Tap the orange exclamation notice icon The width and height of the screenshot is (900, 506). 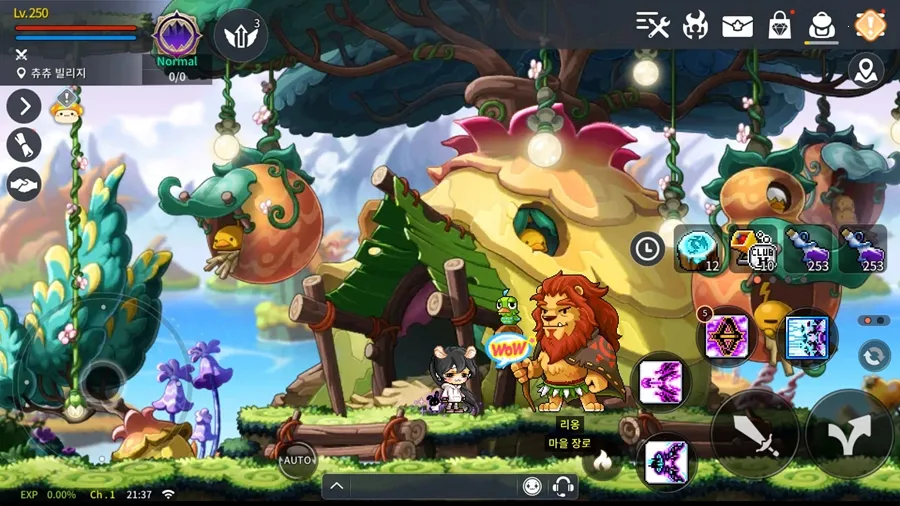(870, 25)
